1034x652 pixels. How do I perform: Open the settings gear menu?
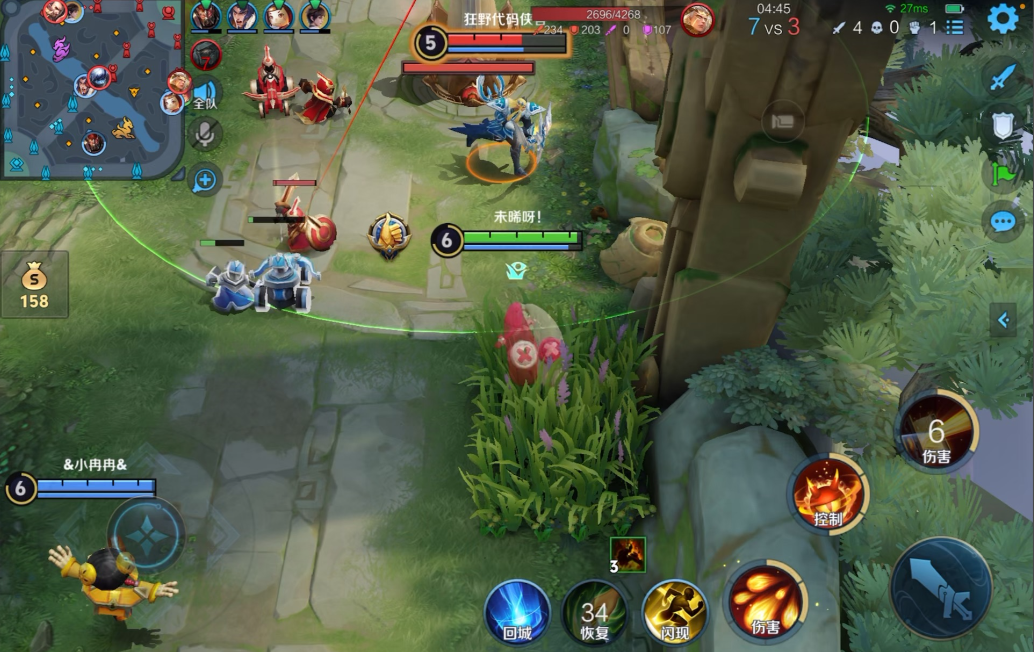tap(1002, 19)
